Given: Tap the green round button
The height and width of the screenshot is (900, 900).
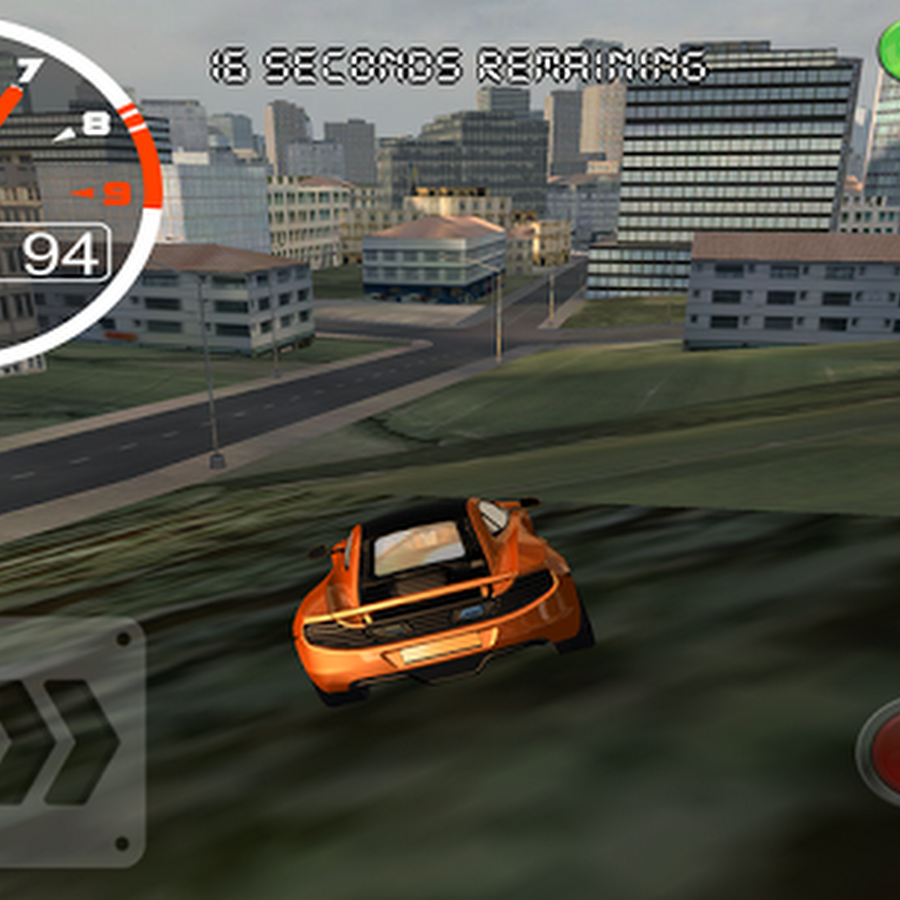Looking at the screenshot, I should [889, 48].
